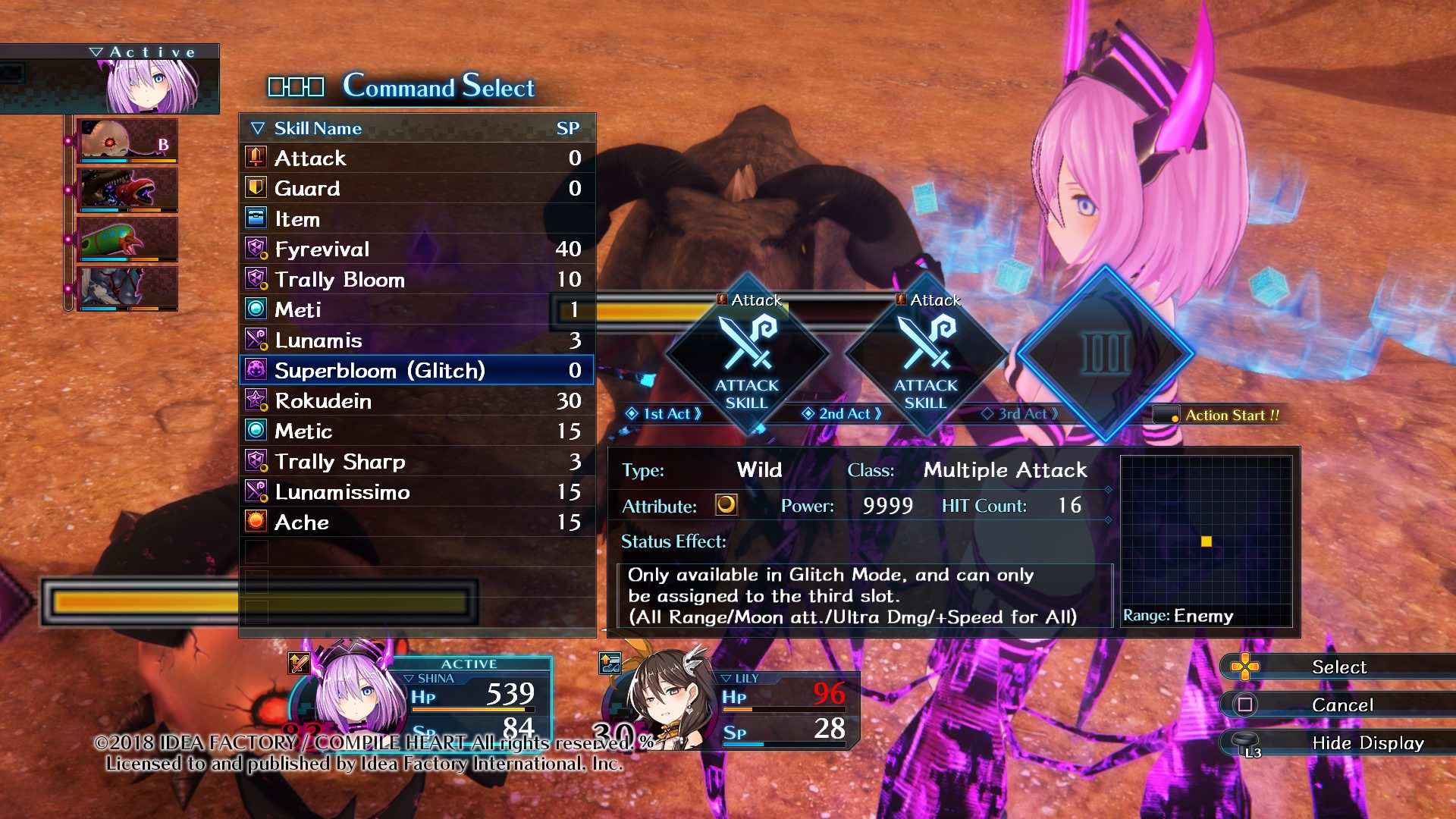This screenshot has height=819, width=1456.
Task: Choose the empty third act slot
Action: pyautogui.click(x=1105, y=353)
